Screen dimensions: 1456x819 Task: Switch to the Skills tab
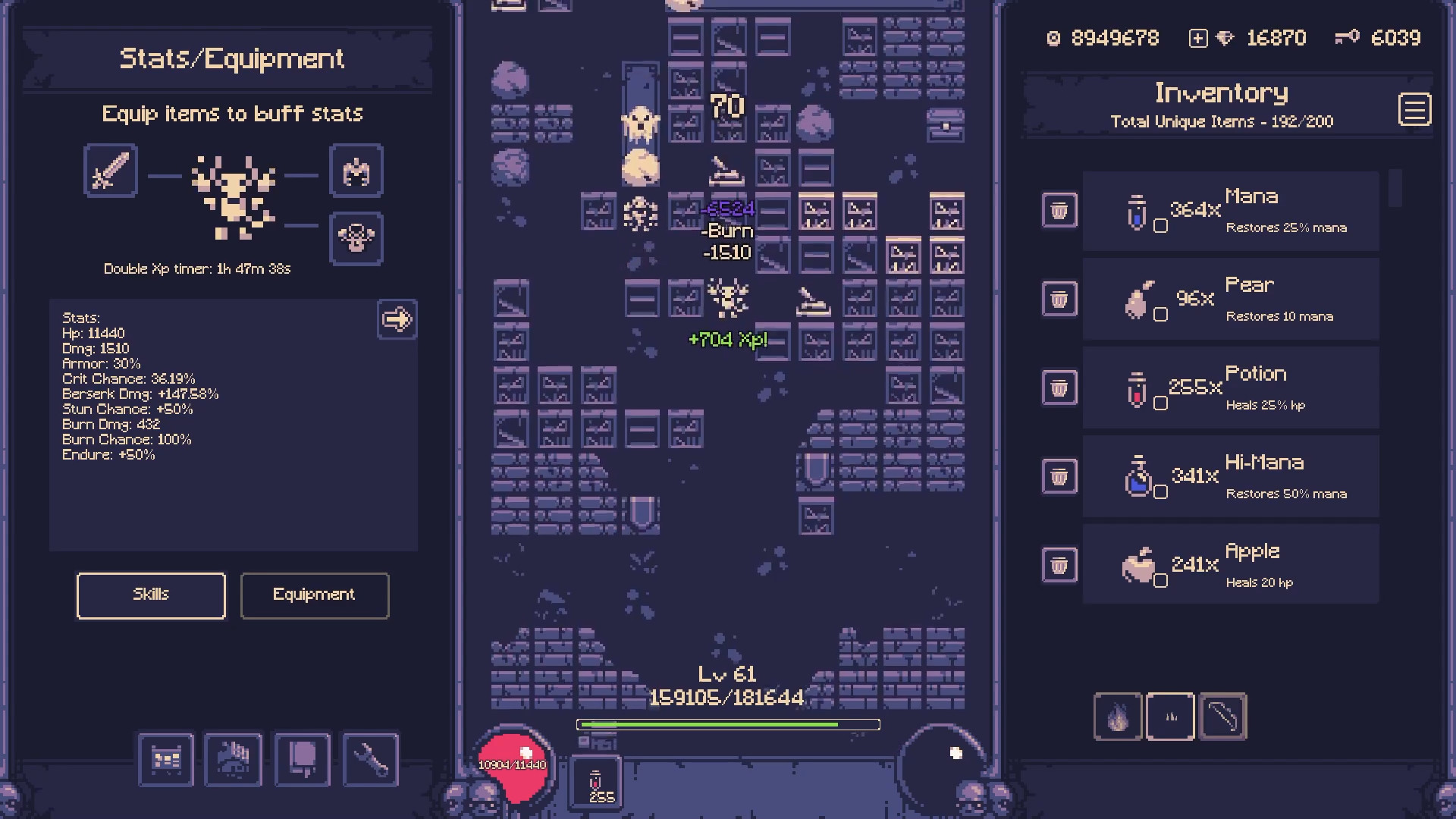(150, 595)
